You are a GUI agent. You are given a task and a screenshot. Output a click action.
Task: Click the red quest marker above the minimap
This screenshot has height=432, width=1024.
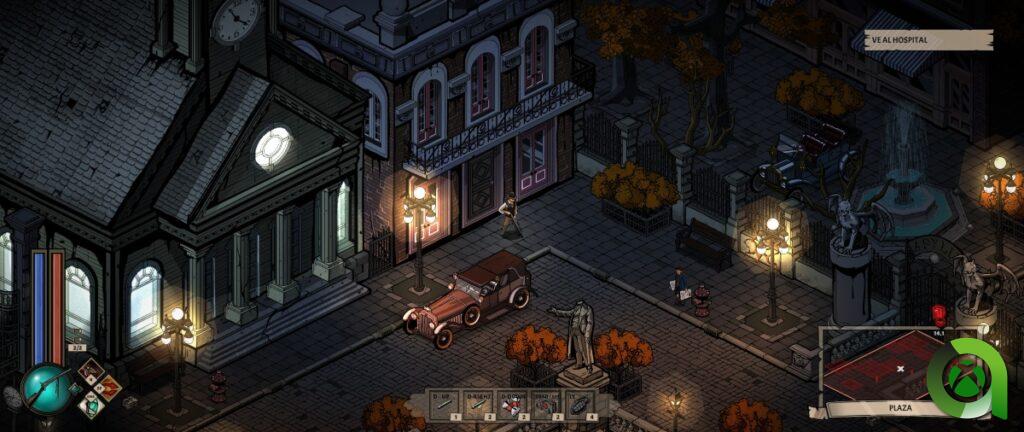pos(938,314)
